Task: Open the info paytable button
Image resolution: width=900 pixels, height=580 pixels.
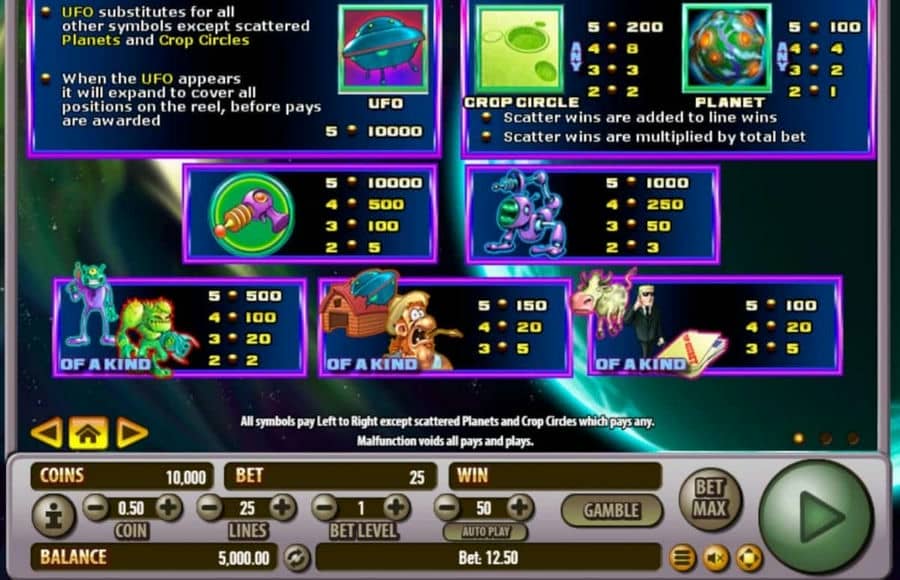Action: click(51, 517)
